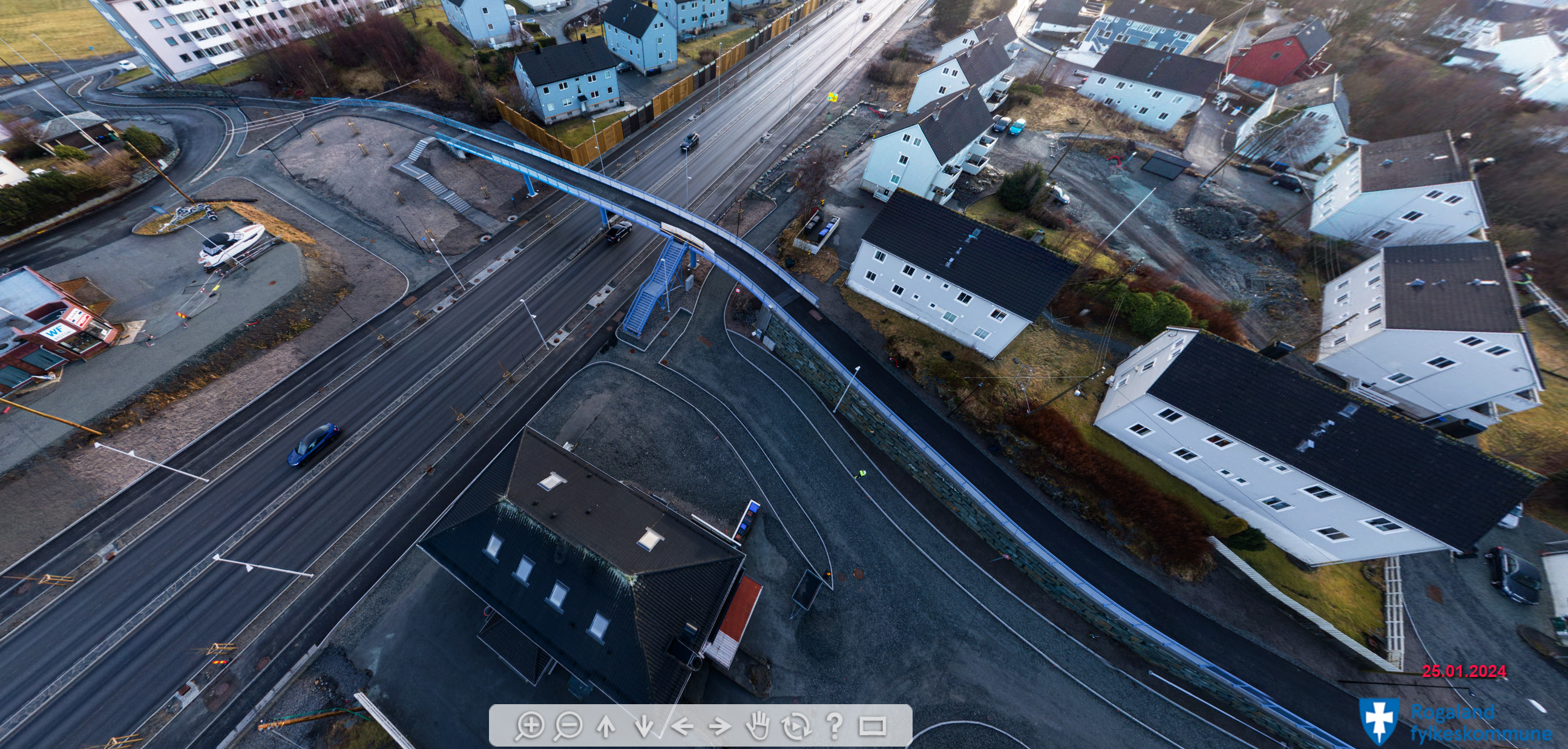Toggle the hand drag-mode button
1568x749 pixels.
point(758,726)
